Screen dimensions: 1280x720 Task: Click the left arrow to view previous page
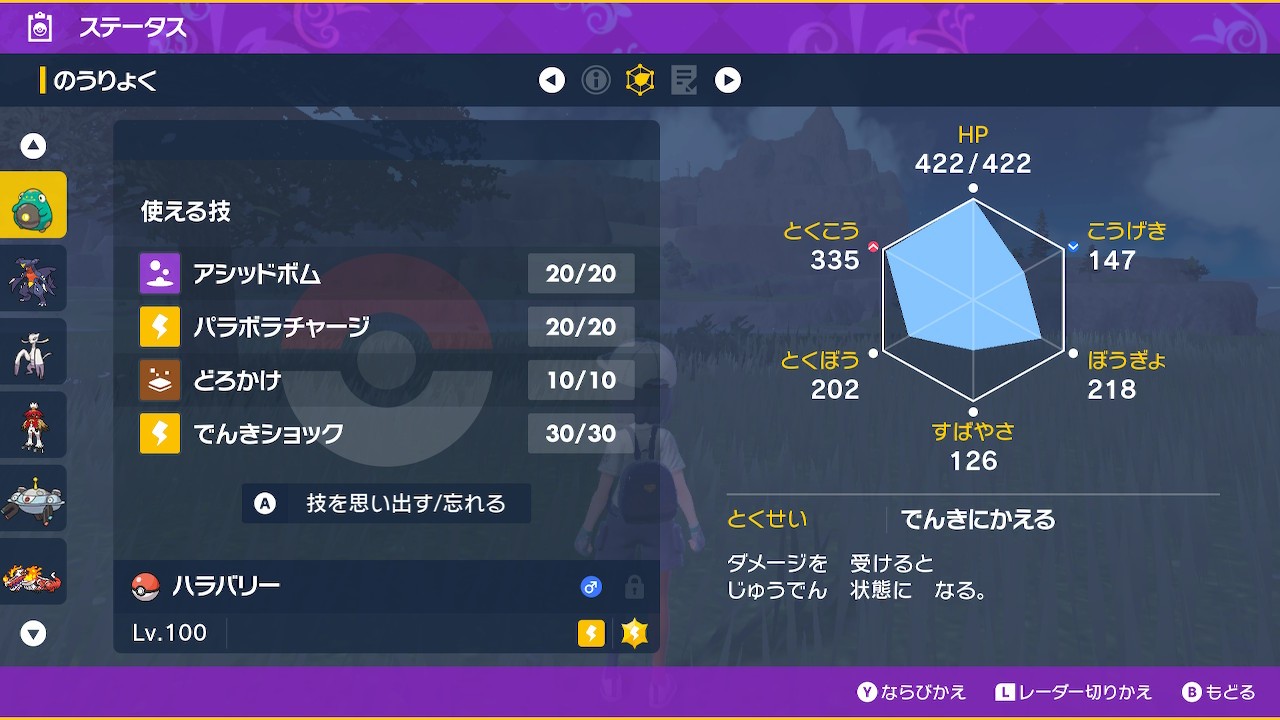click(x=552, y=80)
